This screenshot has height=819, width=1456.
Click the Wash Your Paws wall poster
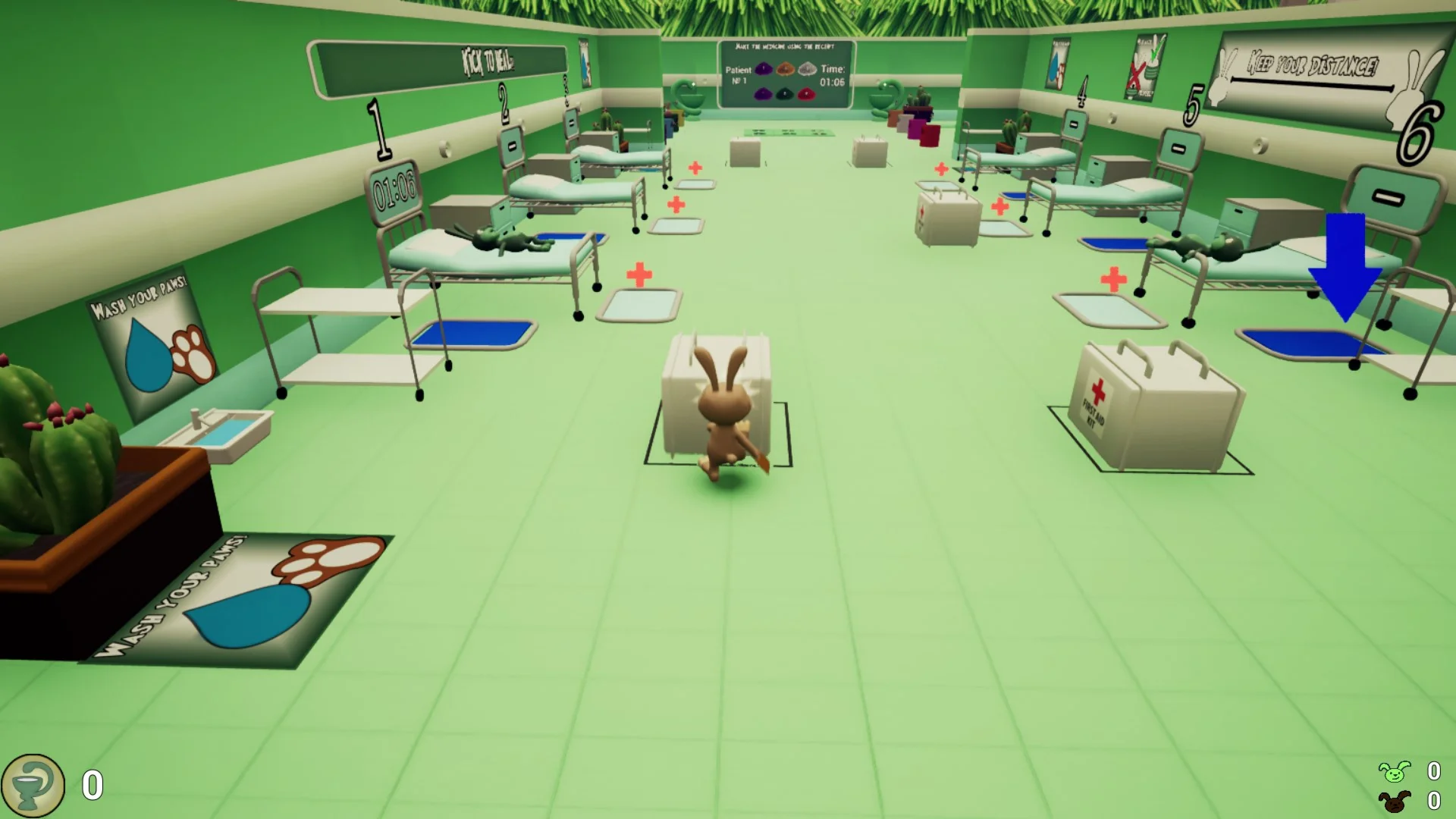[152, 341]
